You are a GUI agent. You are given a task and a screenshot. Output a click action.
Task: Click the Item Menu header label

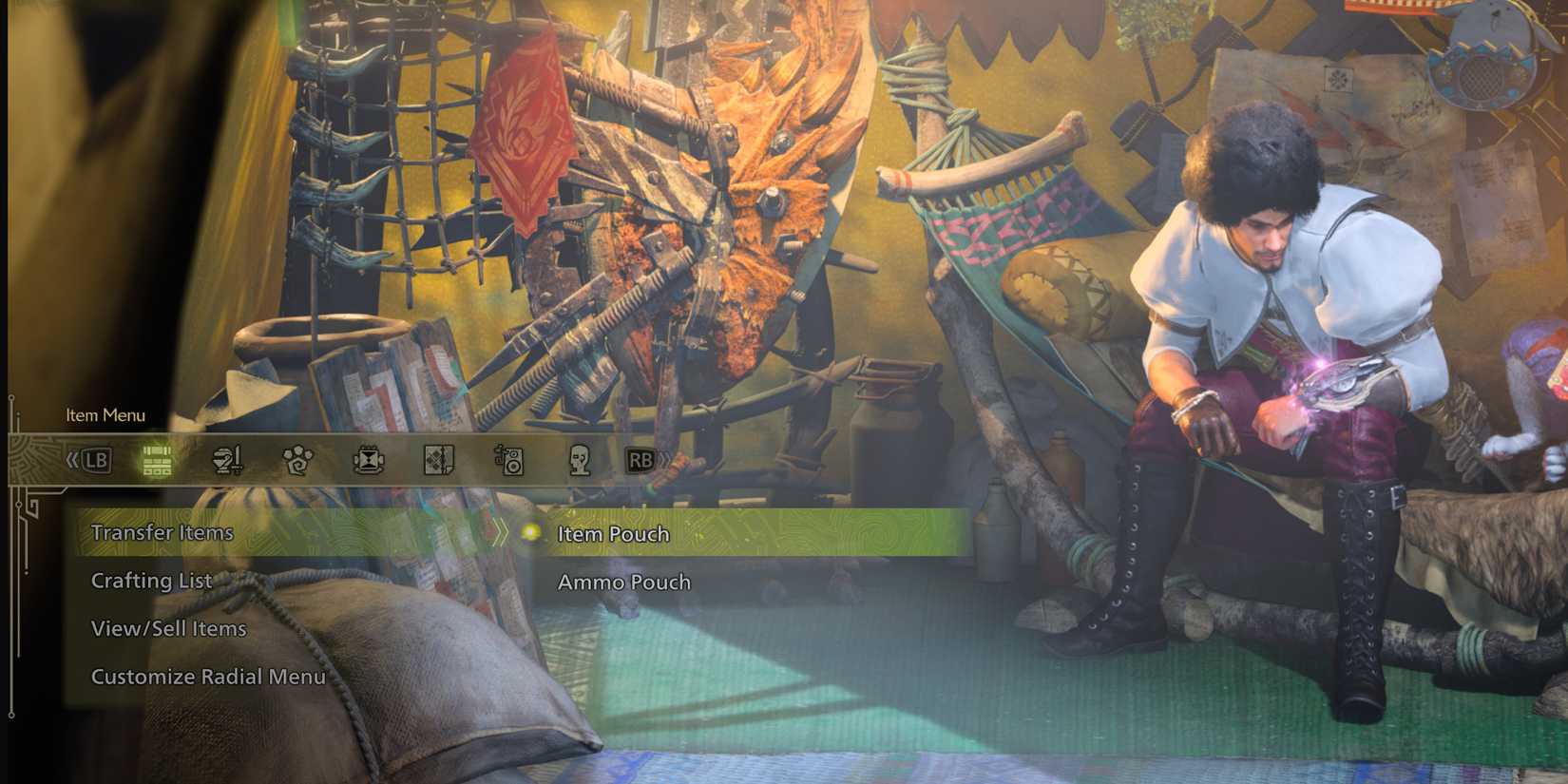click(105, 416)
